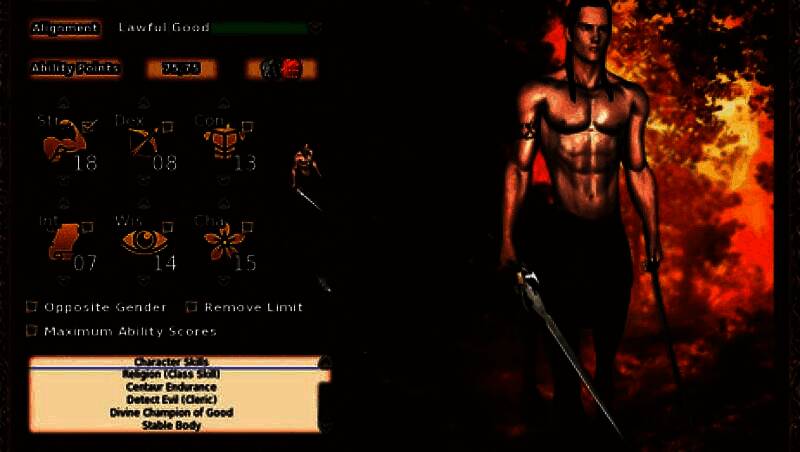
Task: Raise Constitution using its up arrow
Action: pos(224,102)
